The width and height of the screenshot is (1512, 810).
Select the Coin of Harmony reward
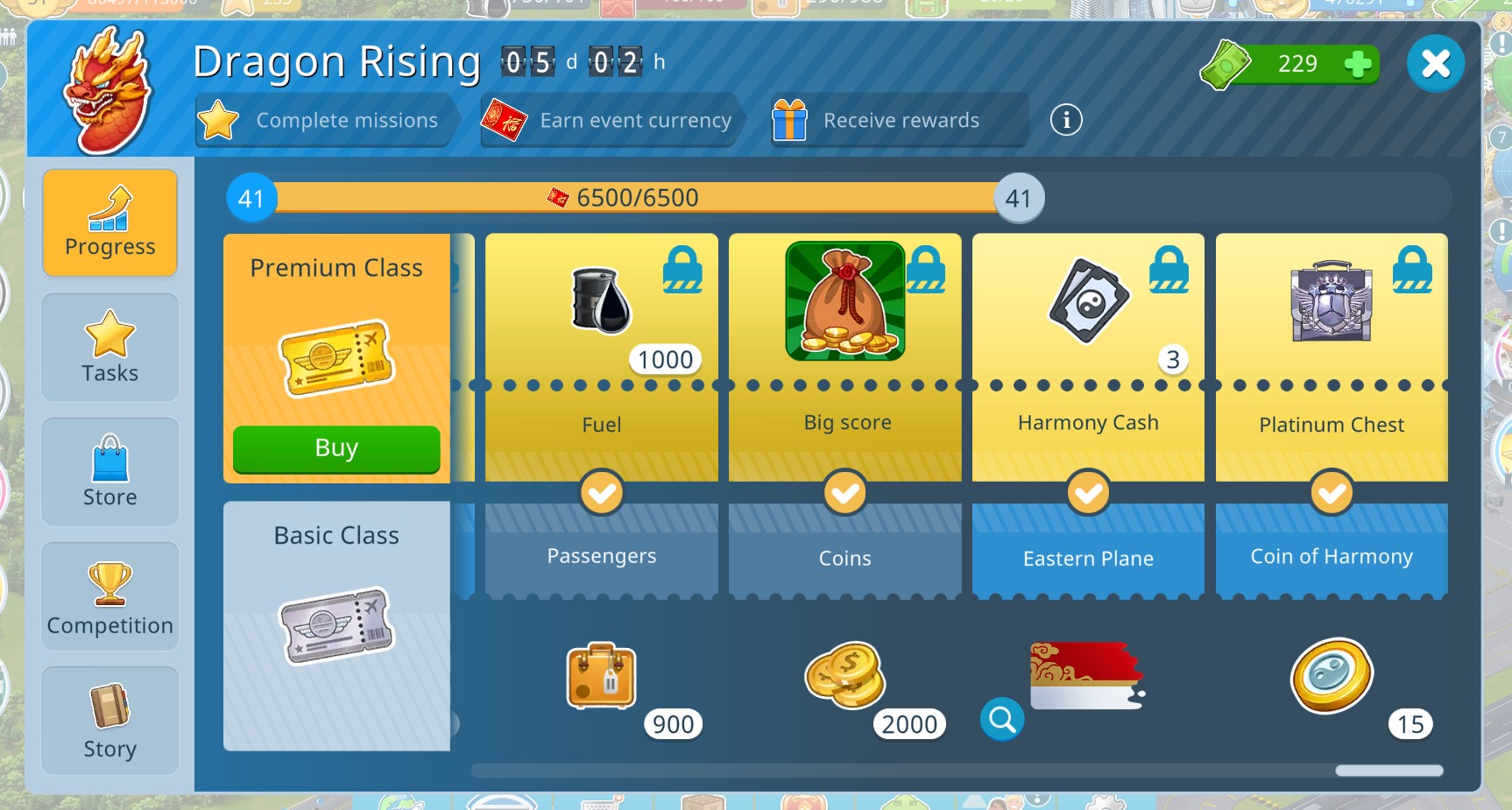click(x=1332, y=676)
